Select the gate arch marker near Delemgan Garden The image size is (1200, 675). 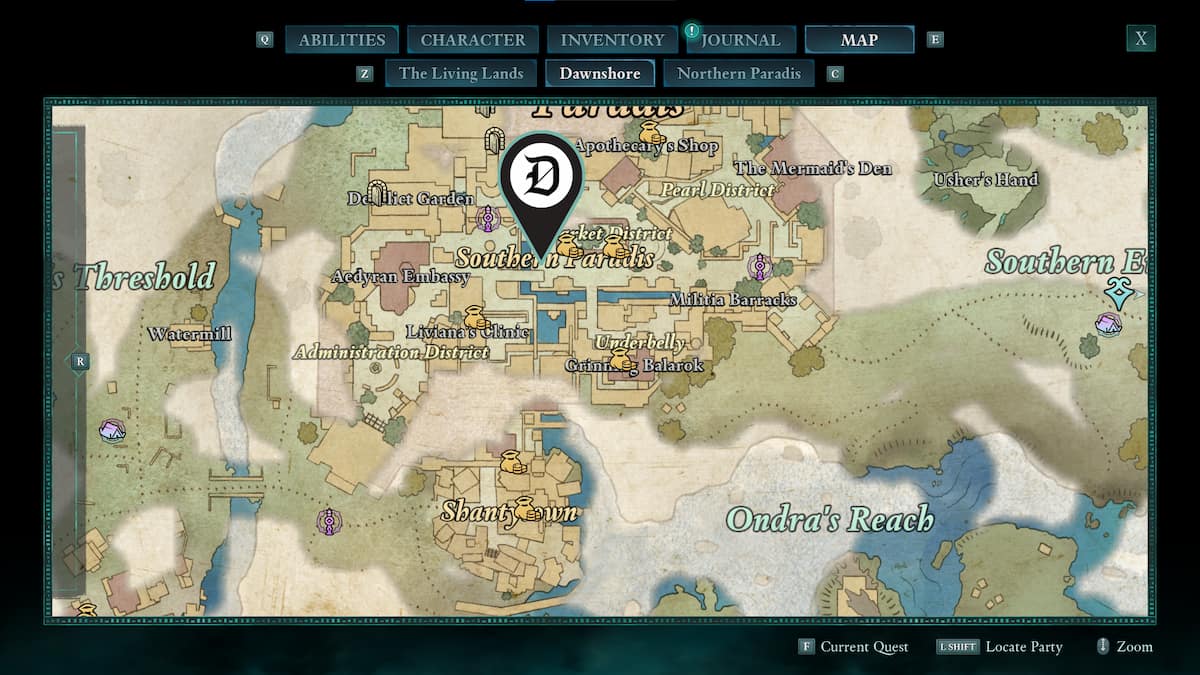pyautogui.click(x=376, y=192)
